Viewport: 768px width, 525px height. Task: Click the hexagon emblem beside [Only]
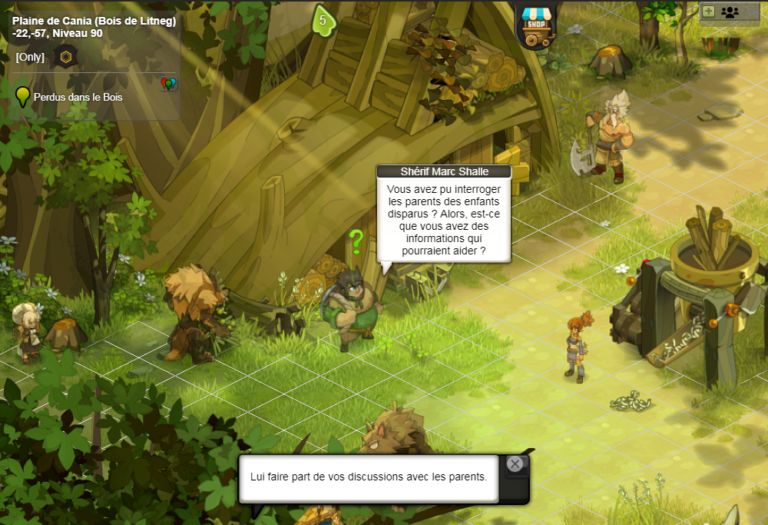tap(66, 57)
